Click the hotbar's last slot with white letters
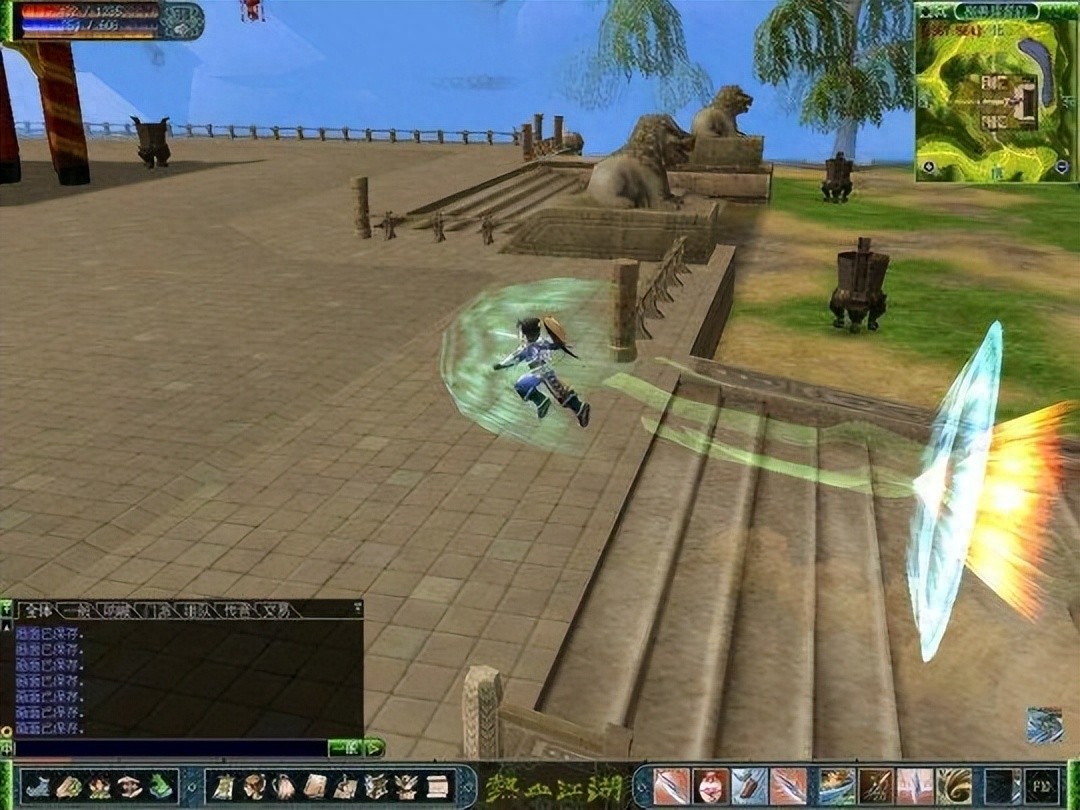Viewport: 1080px width, 810px height. [1040, 787]
